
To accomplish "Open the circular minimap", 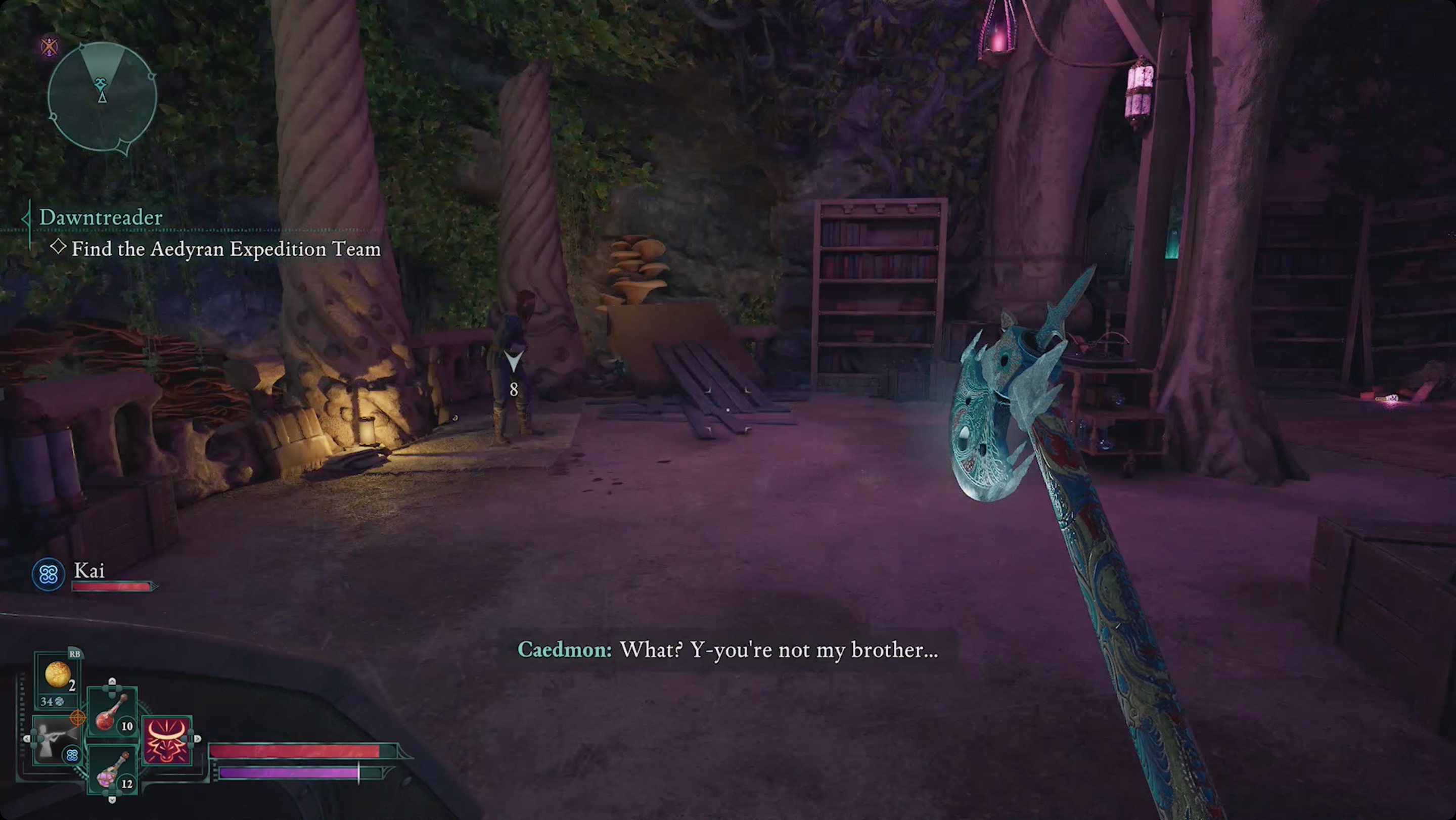I will (102, 97).
